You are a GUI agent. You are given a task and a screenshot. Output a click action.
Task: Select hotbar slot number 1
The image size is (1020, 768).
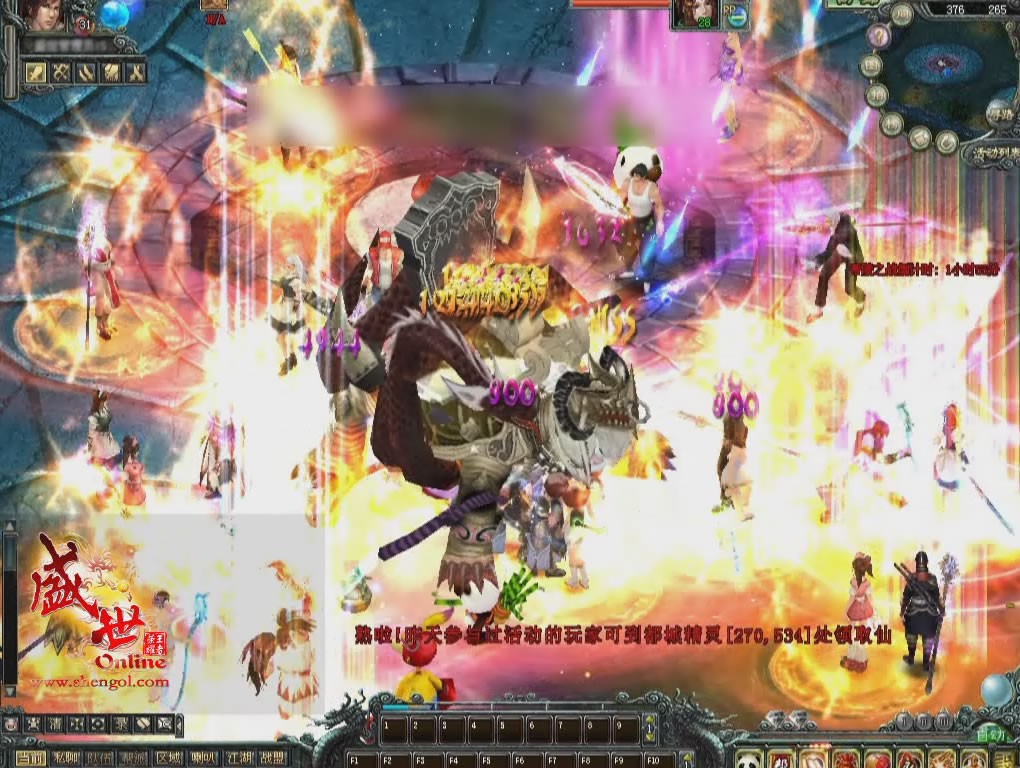(396, 727)
